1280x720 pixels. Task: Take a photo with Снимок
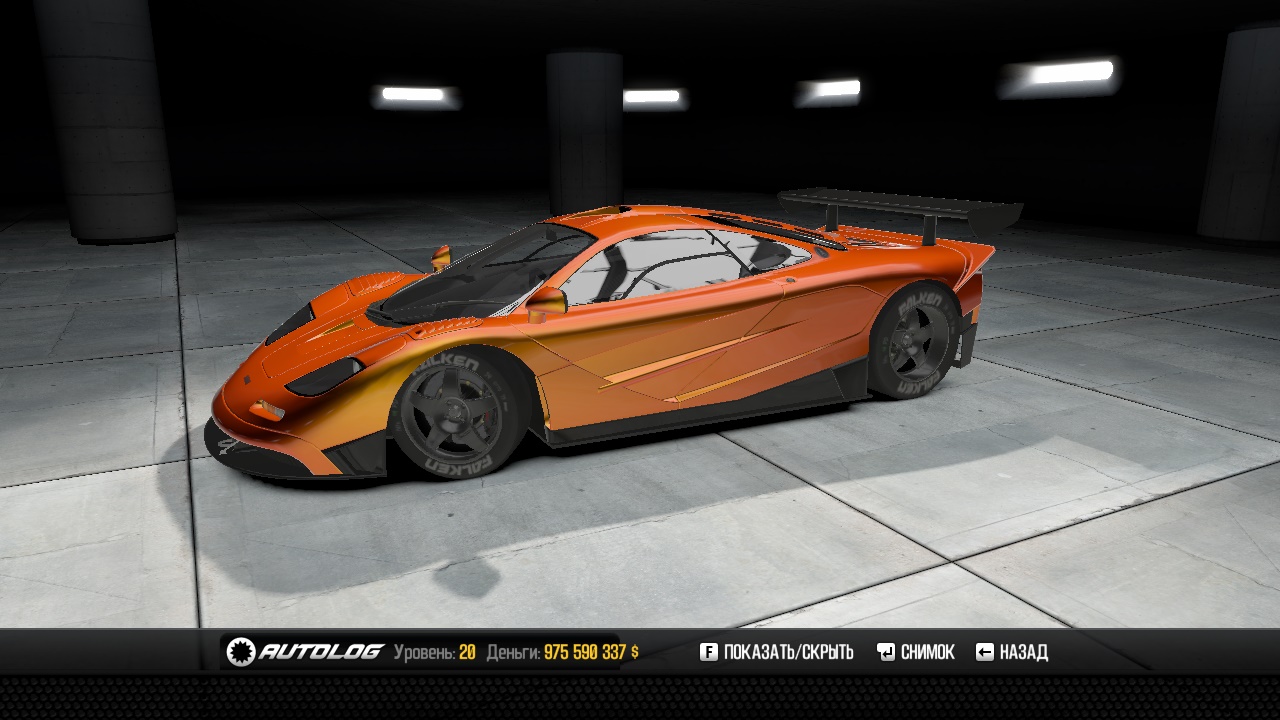[916, 652]
